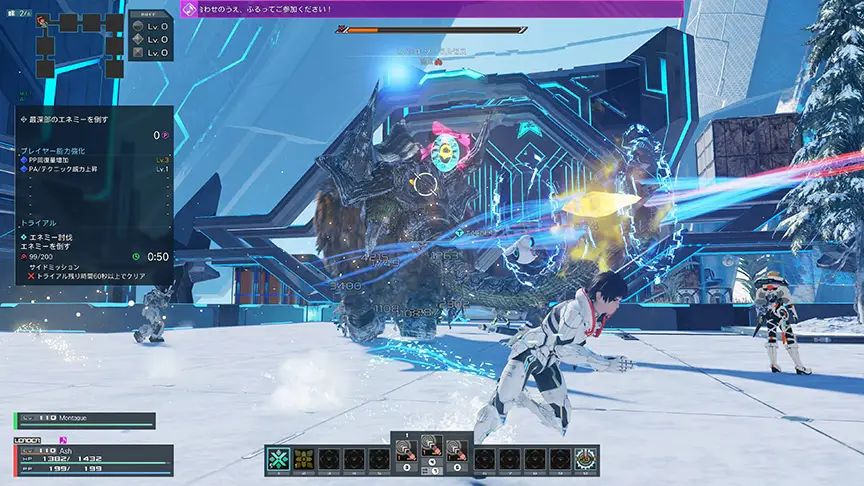864x486 pixels.
Task: Select the teal cross-shaped hotbar skill
Action: 277,459
